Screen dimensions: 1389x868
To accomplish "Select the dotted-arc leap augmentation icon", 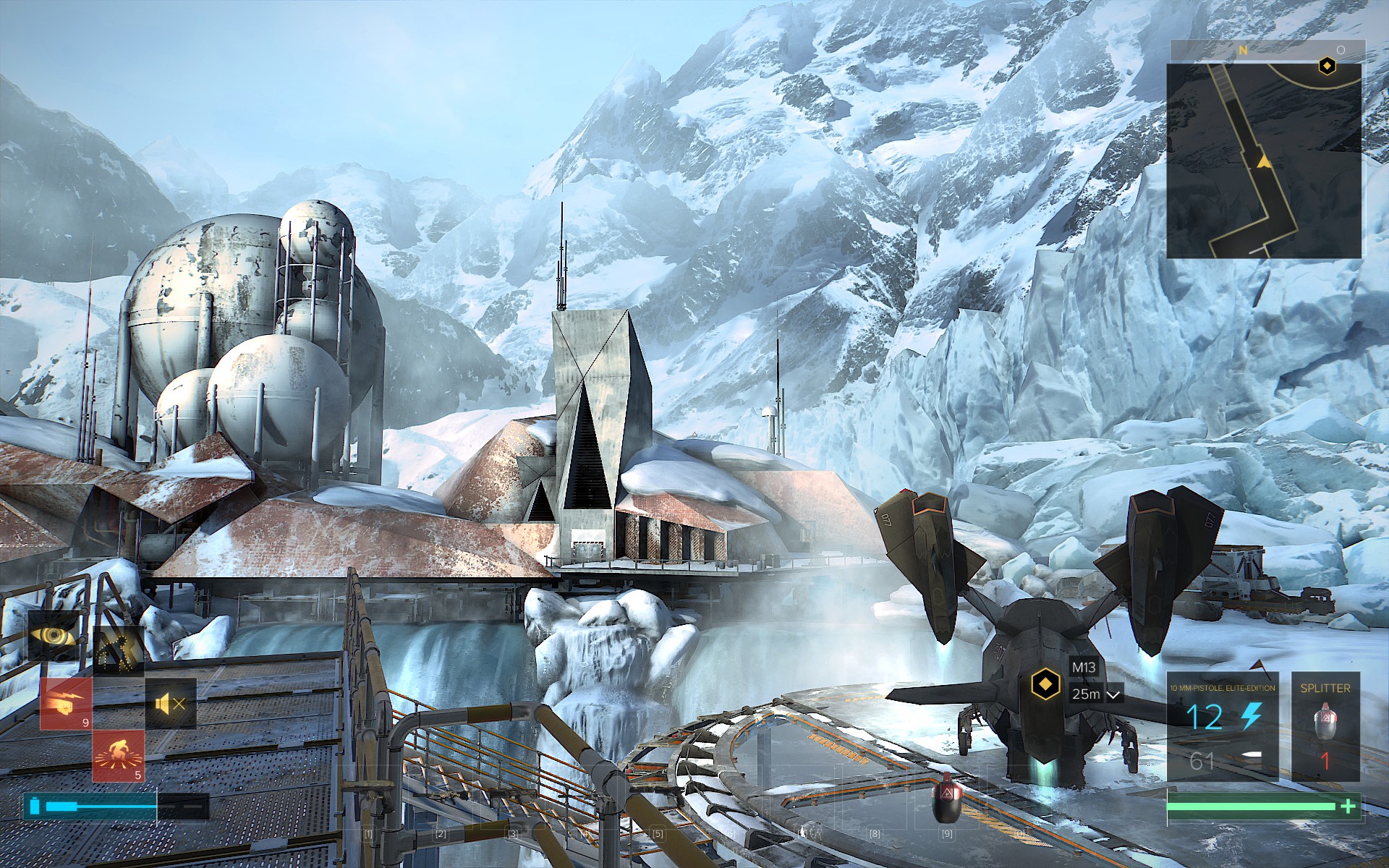I will (x=117, y=648).
